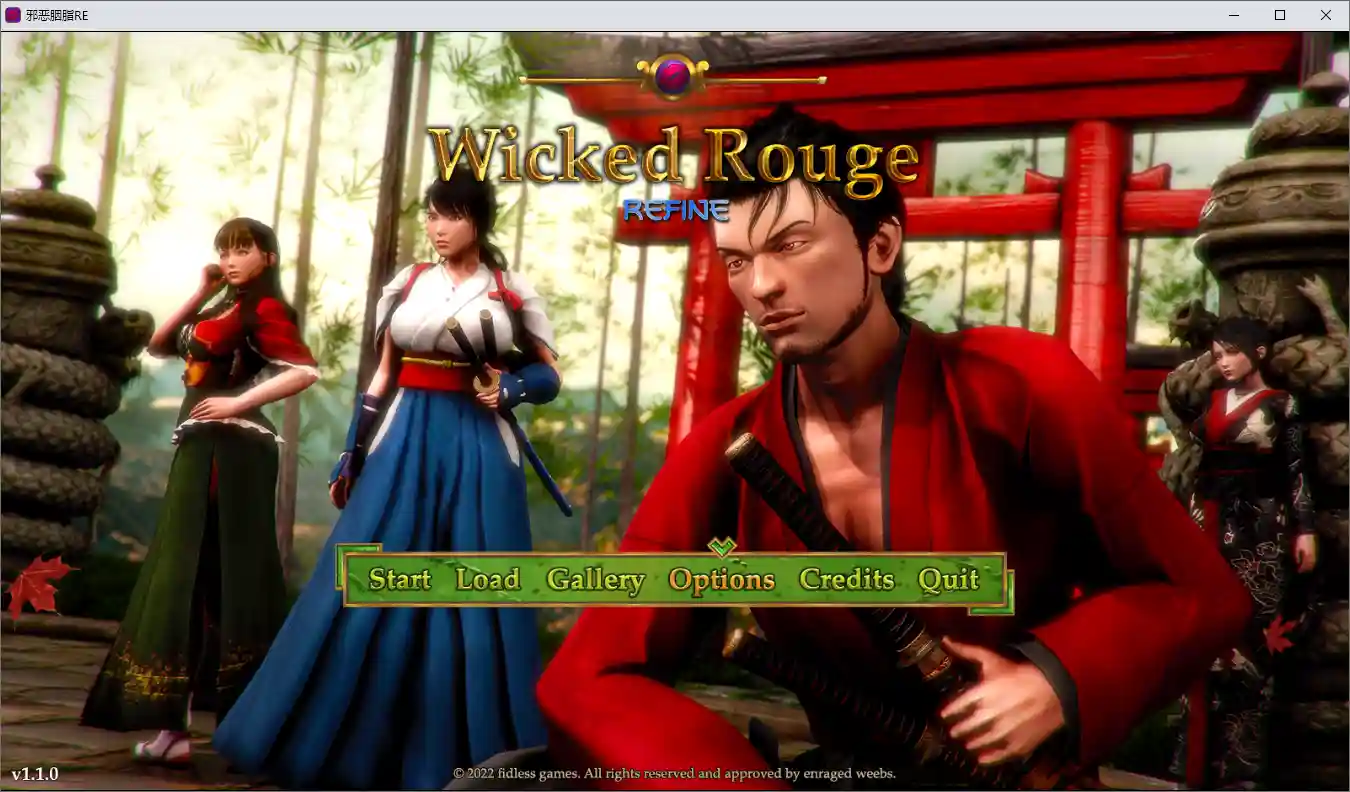Open the Options screen
The height and width of the screenshot is (792, 1350).
pyautogui.click(x=722, y=579)
